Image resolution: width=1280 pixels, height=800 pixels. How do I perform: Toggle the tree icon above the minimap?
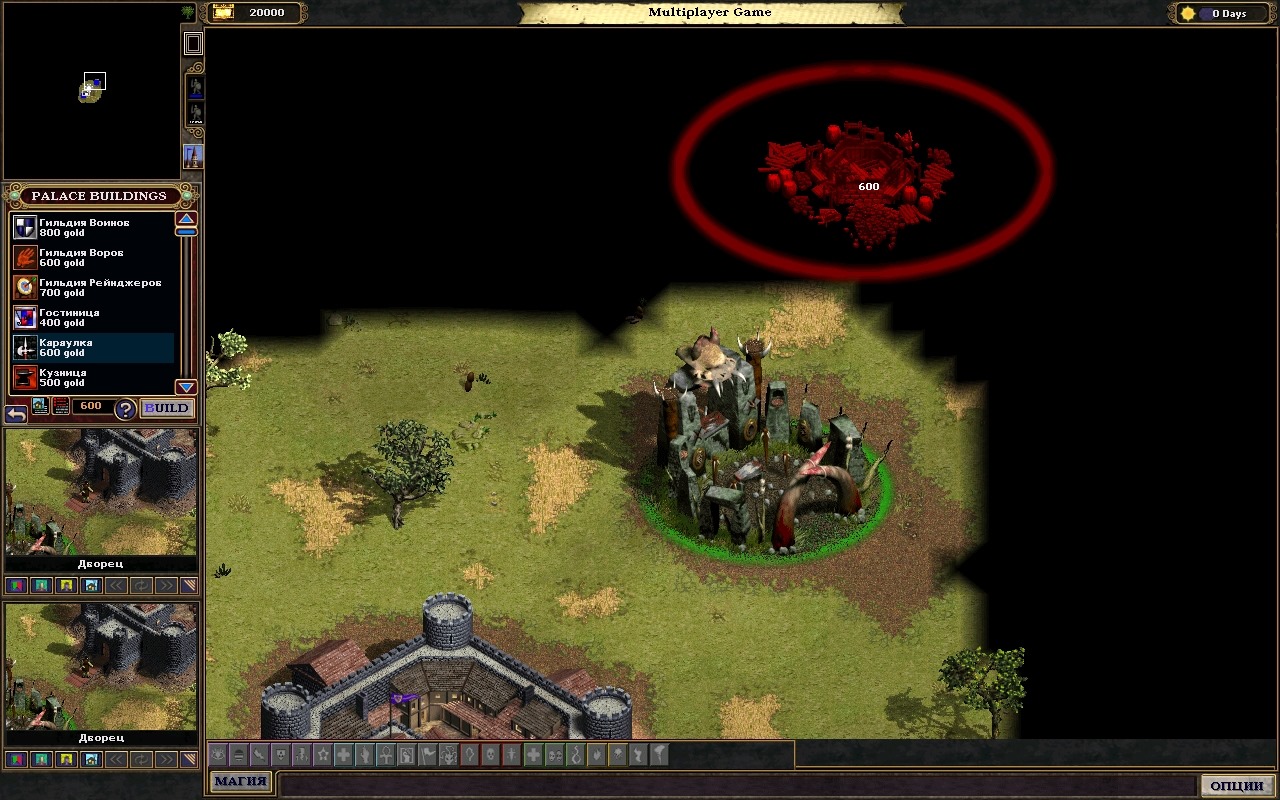pyautogui.click(x=188, y=13)
